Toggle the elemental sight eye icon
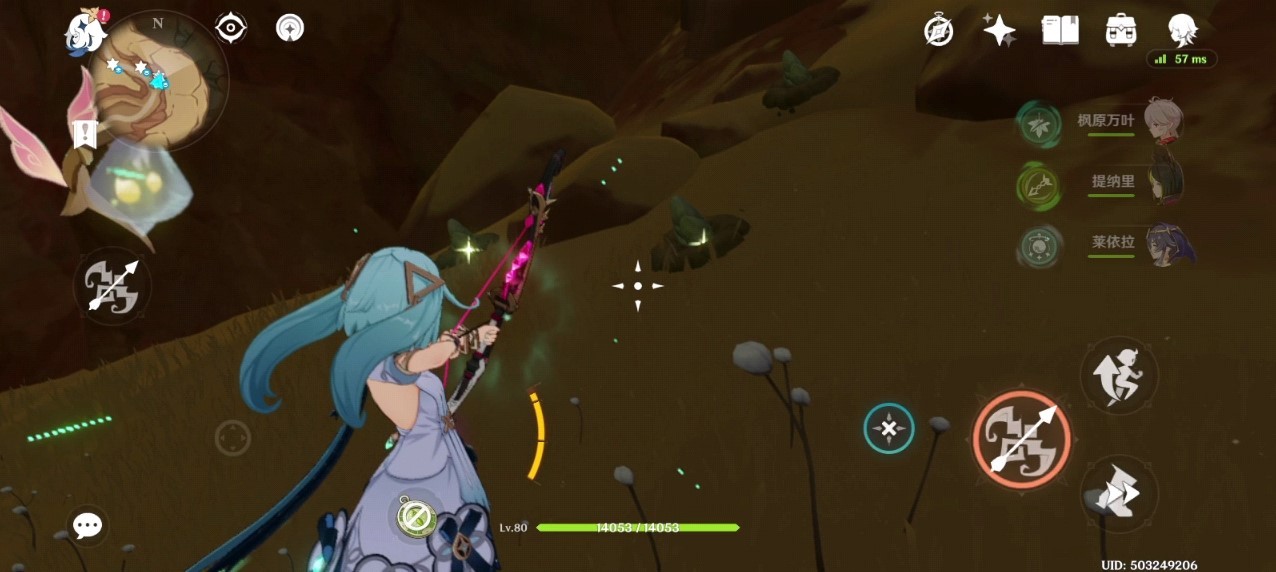 (231, 28)
